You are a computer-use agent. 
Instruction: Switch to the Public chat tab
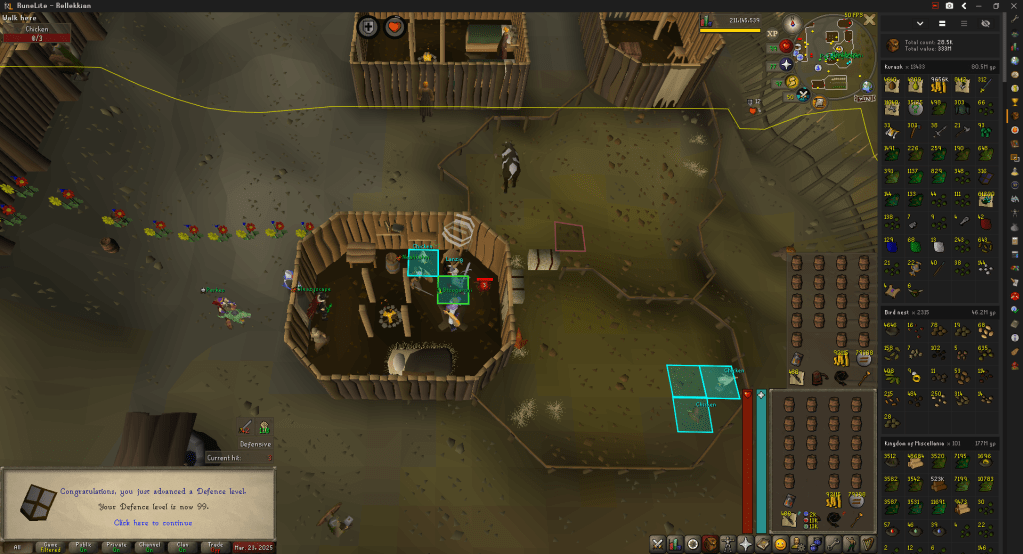coord(83,547)
